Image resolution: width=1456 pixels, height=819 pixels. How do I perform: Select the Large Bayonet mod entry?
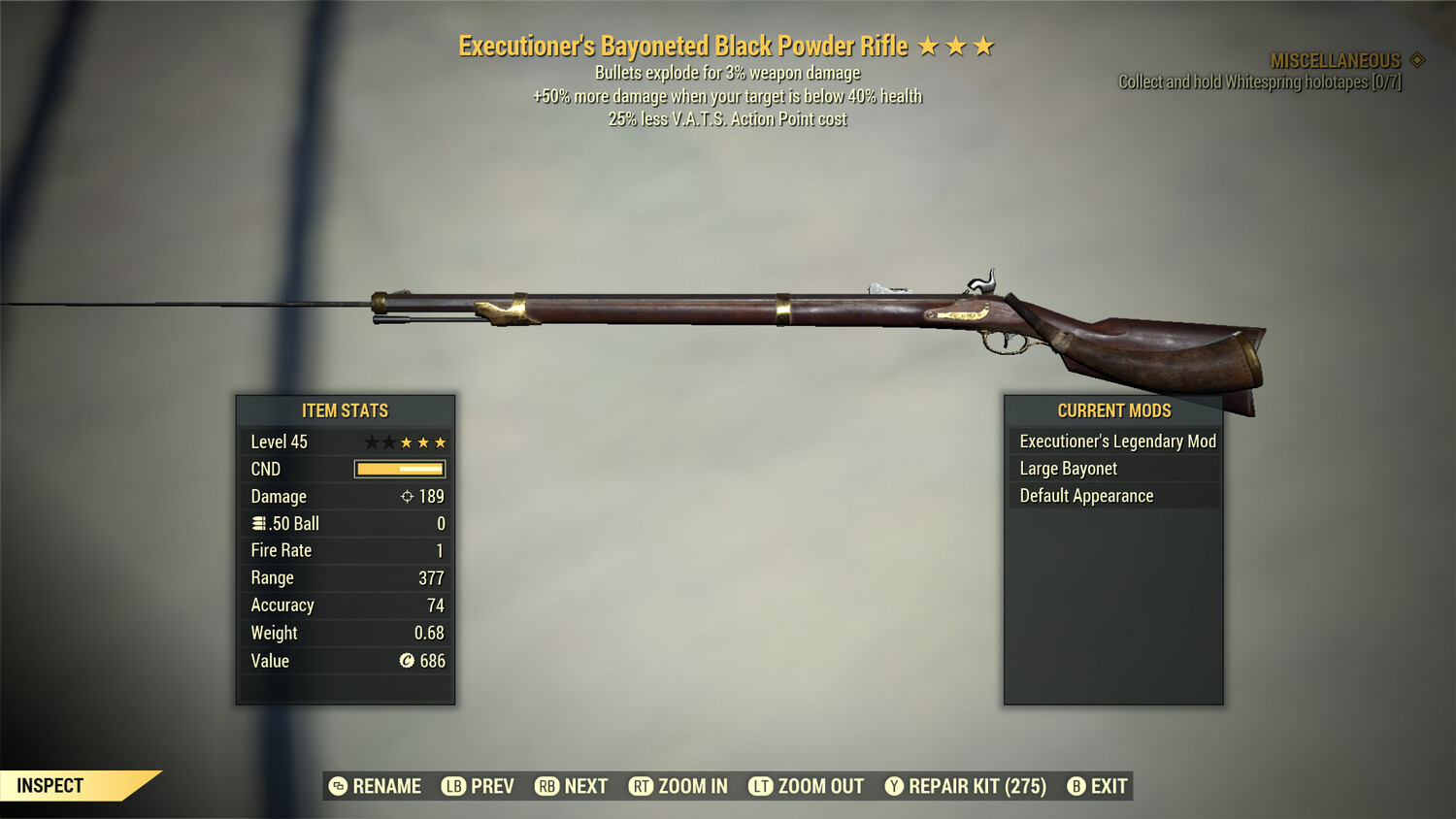(1068, 468)
